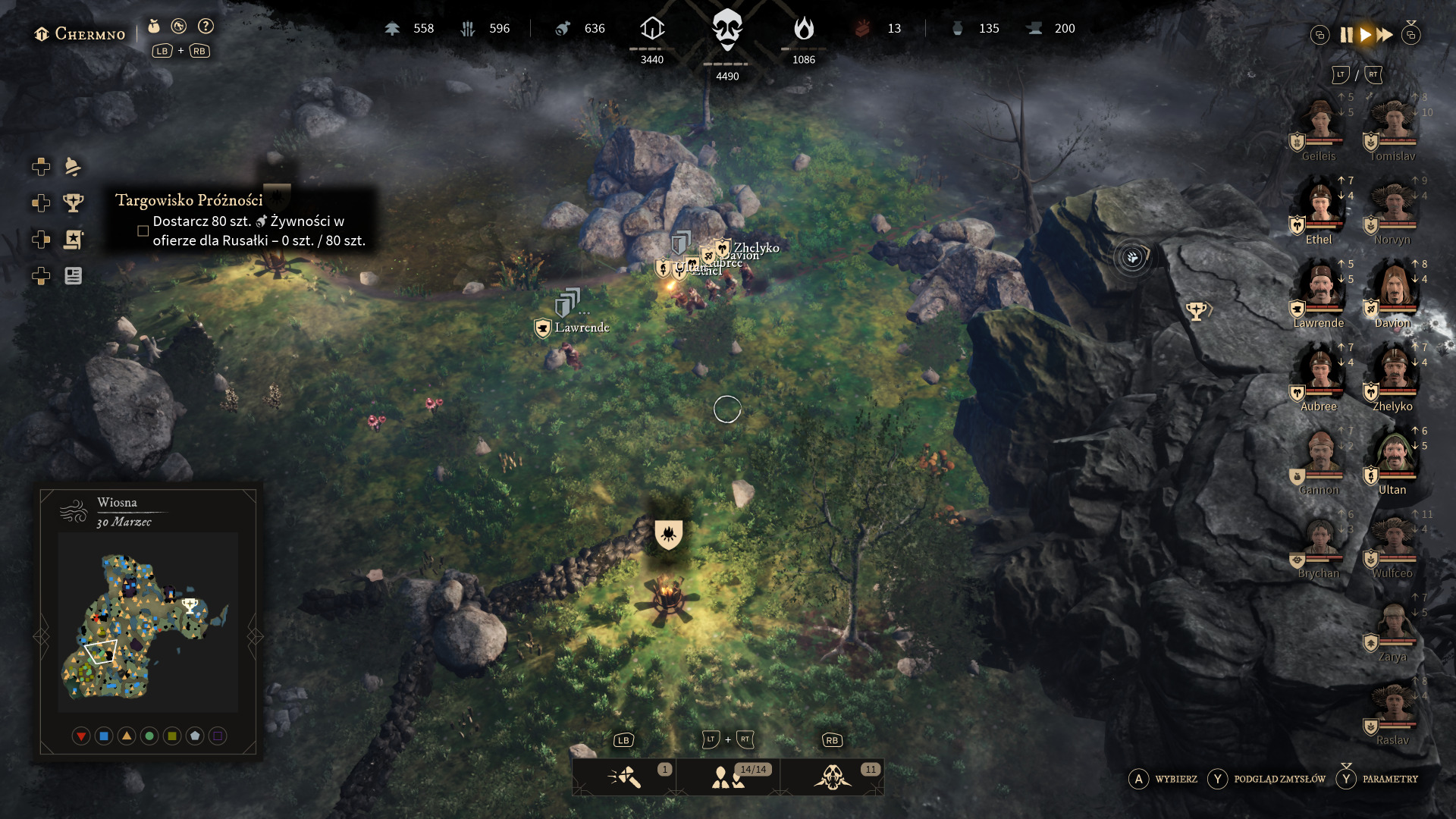Open the trophy objectives icon
The height and width of the screenshot is (819, 1456).
(x=73, y=202)
